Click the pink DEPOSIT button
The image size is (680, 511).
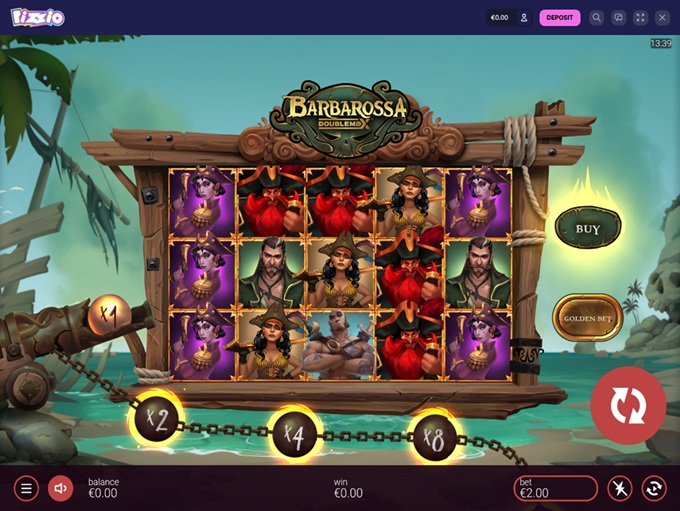point(559,17)
